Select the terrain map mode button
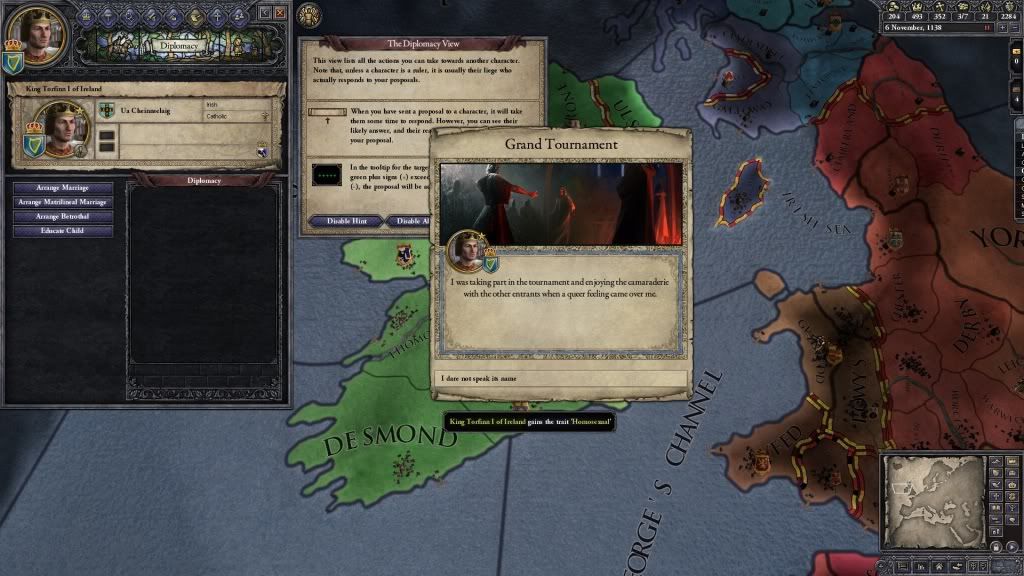This screenshot has width=1024, height=576. click(996, 462)
